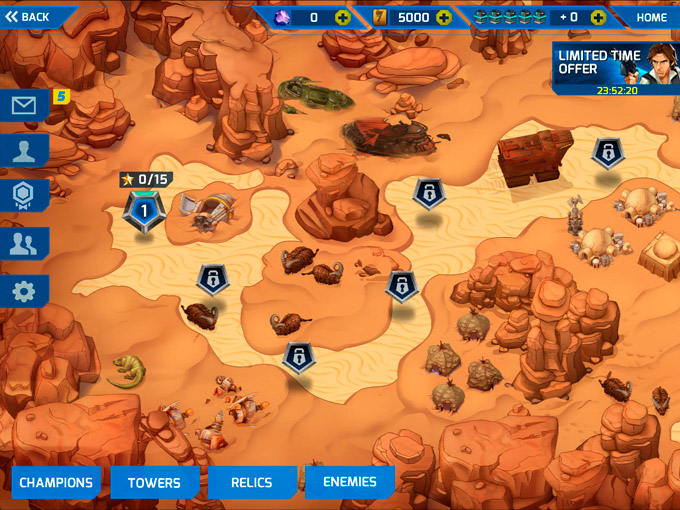This screenshot has width=680, height=510.
Task: Open the hexagon medal achievements icon
Action: point(24,196)
